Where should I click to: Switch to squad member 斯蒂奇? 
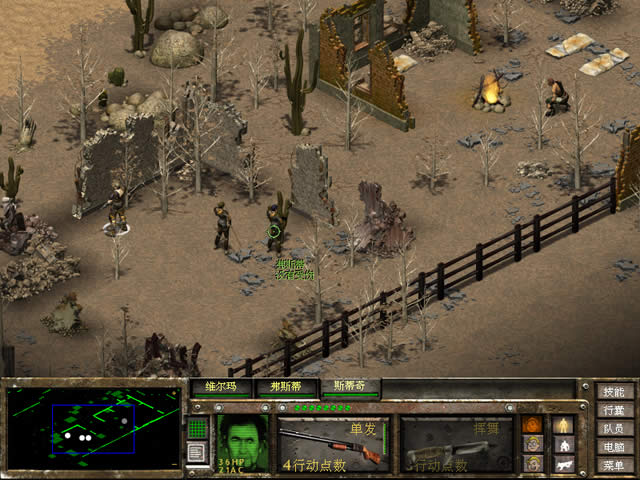350,387
